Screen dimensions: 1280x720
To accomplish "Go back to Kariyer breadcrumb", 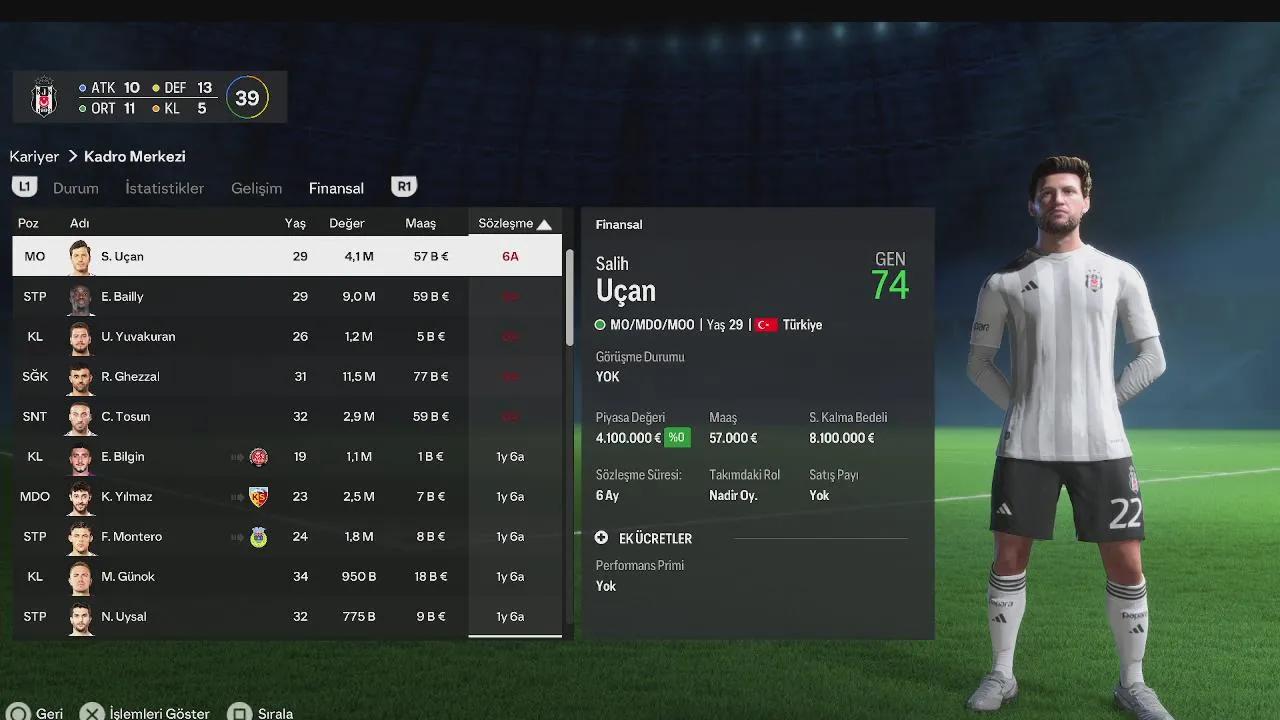I will [x=34, y=156].
